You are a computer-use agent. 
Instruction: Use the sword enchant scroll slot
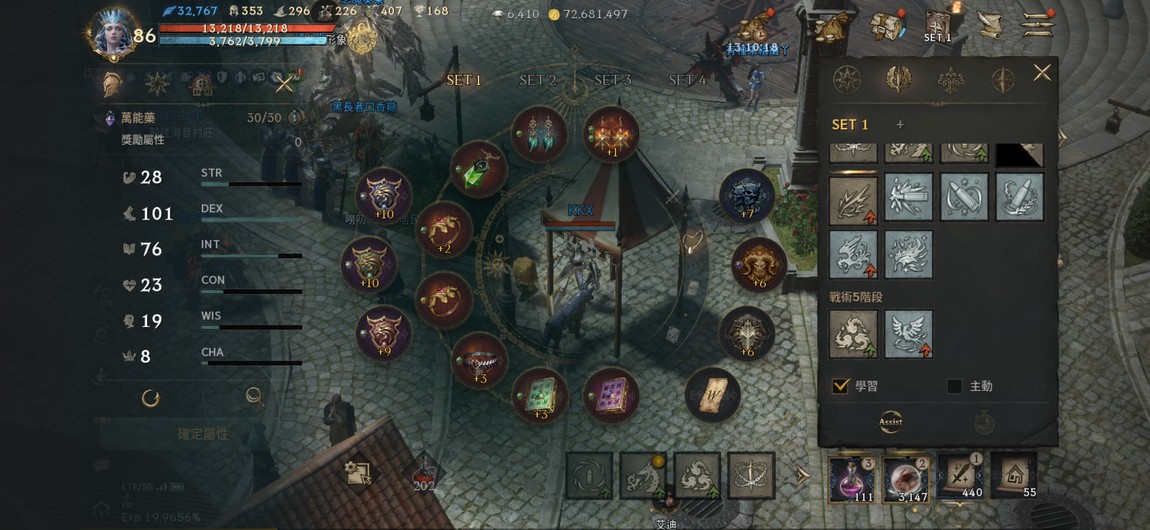point(960,476)
